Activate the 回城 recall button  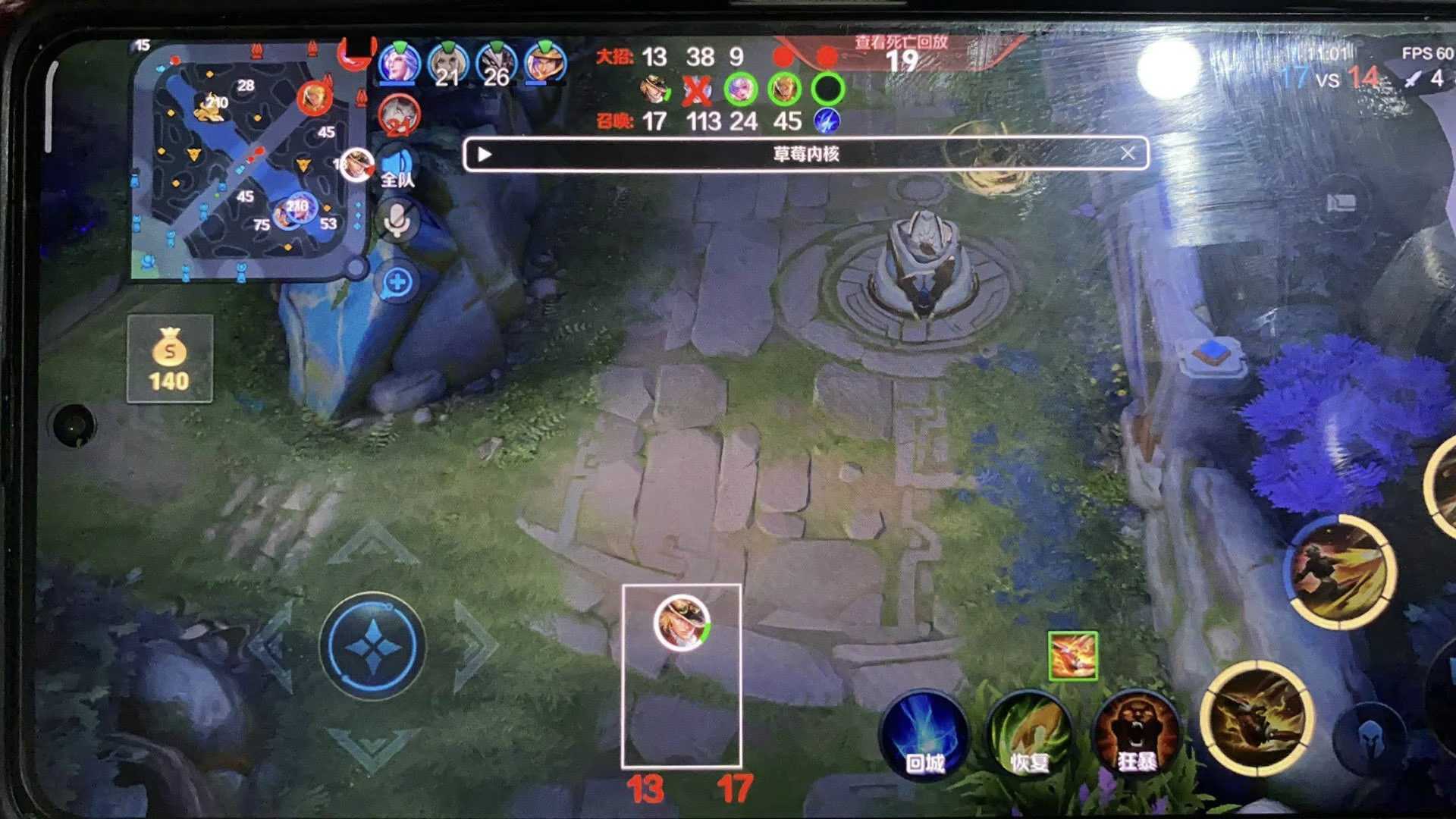(924, 733)
